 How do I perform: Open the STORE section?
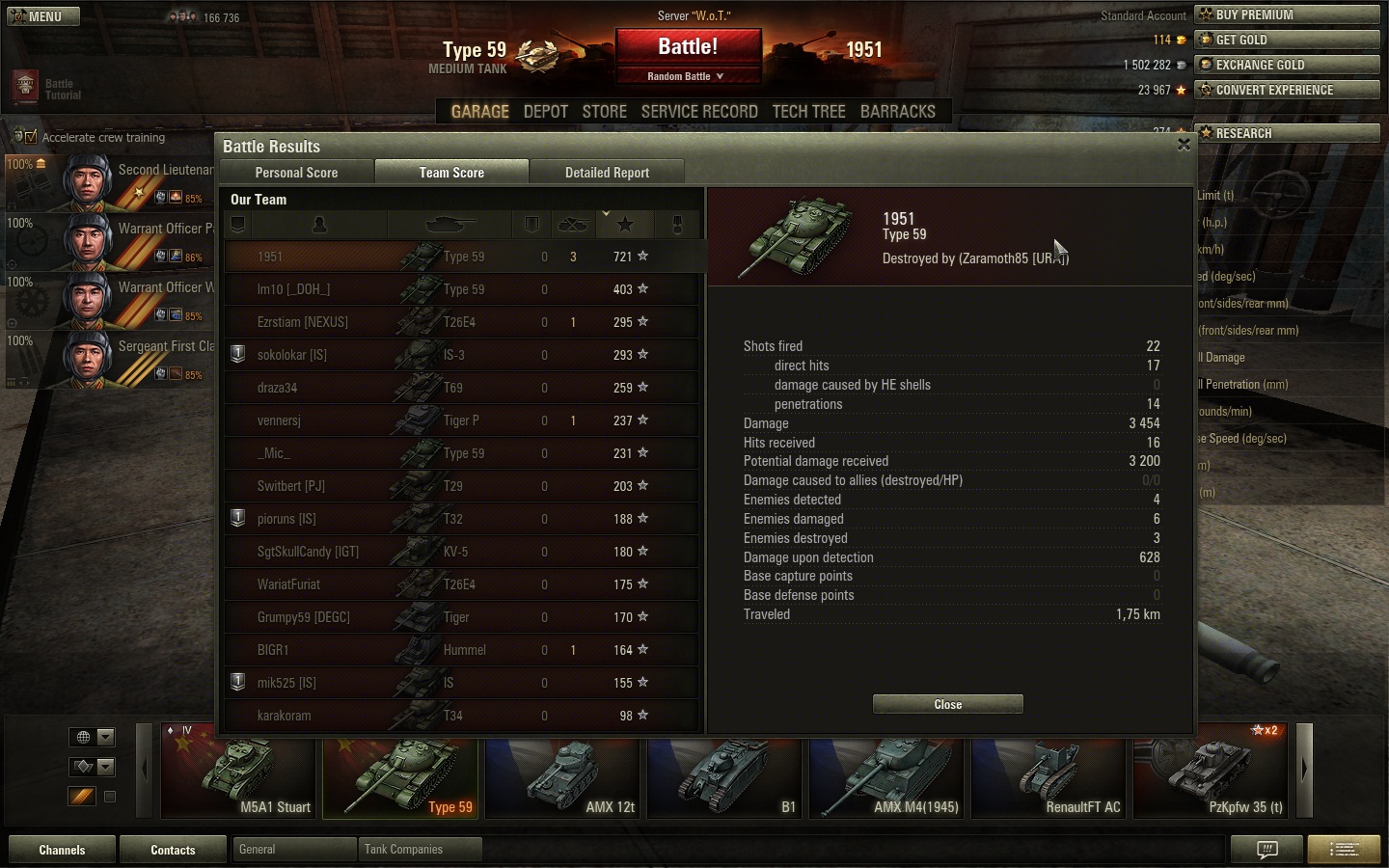point(604,112)
